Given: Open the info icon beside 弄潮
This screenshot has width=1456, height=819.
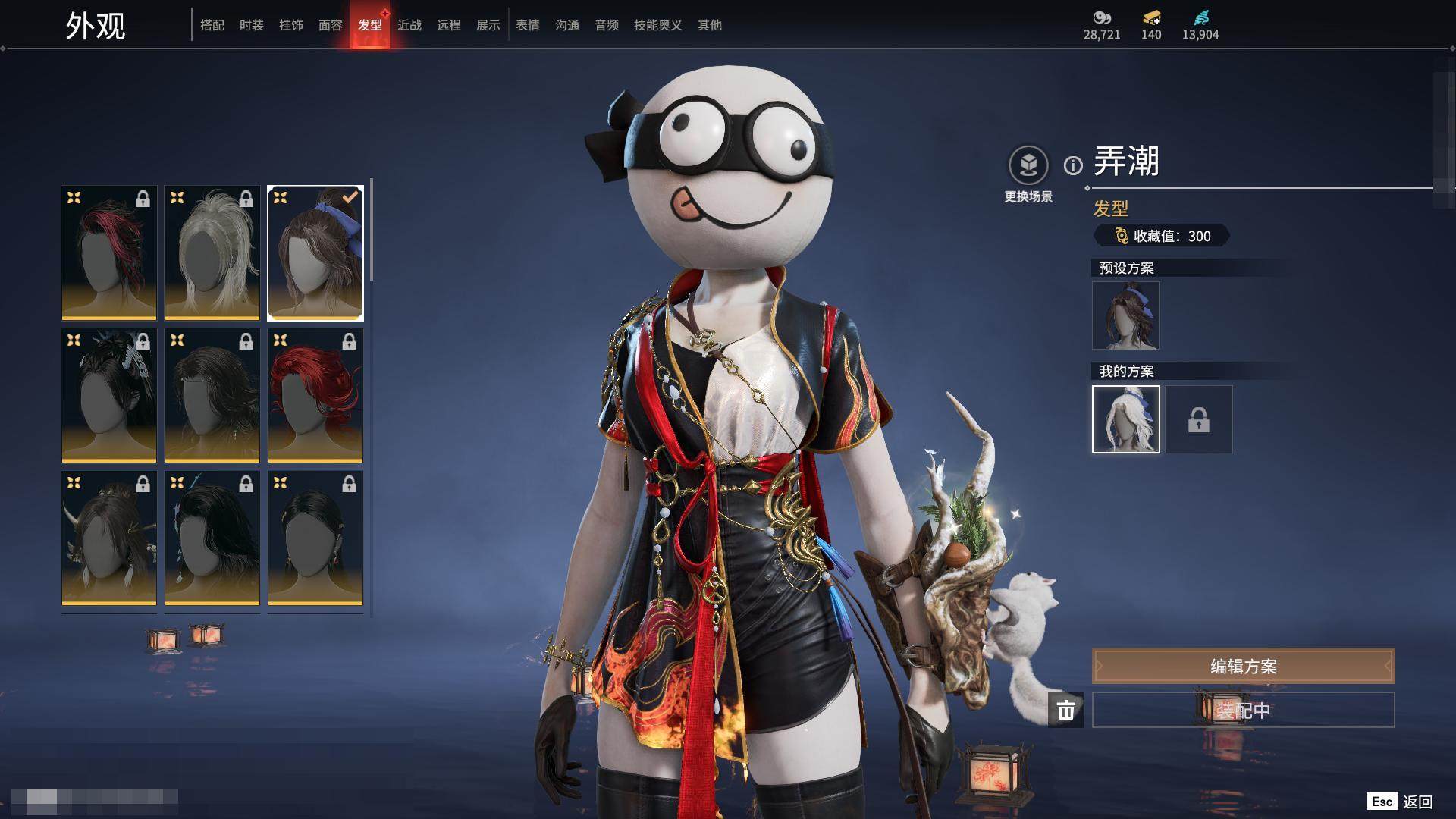Looking at the screenshot, I should tap(1073, 165).
